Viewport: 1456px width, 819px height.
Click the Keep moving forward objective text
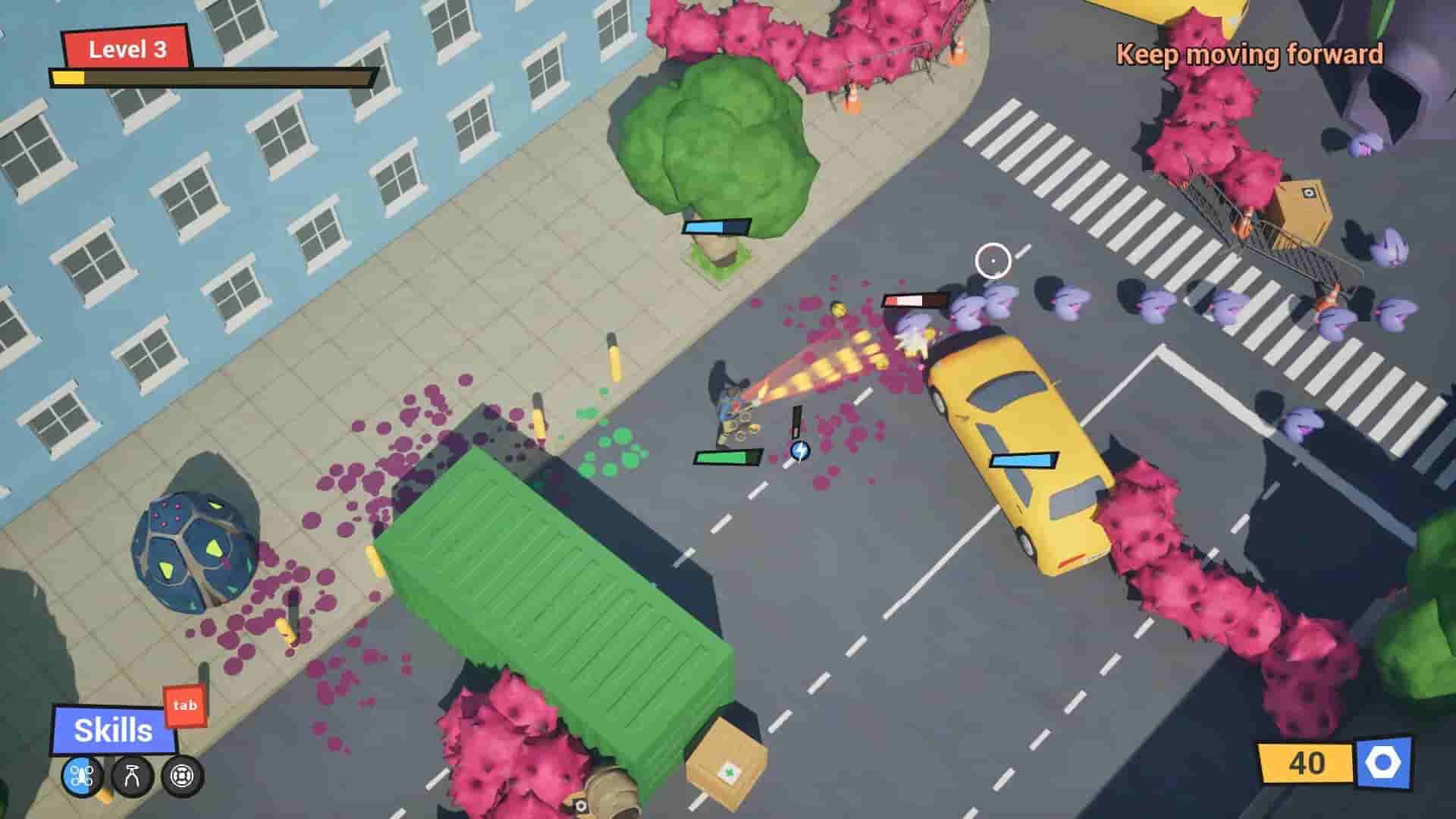tap(1248, 55)
